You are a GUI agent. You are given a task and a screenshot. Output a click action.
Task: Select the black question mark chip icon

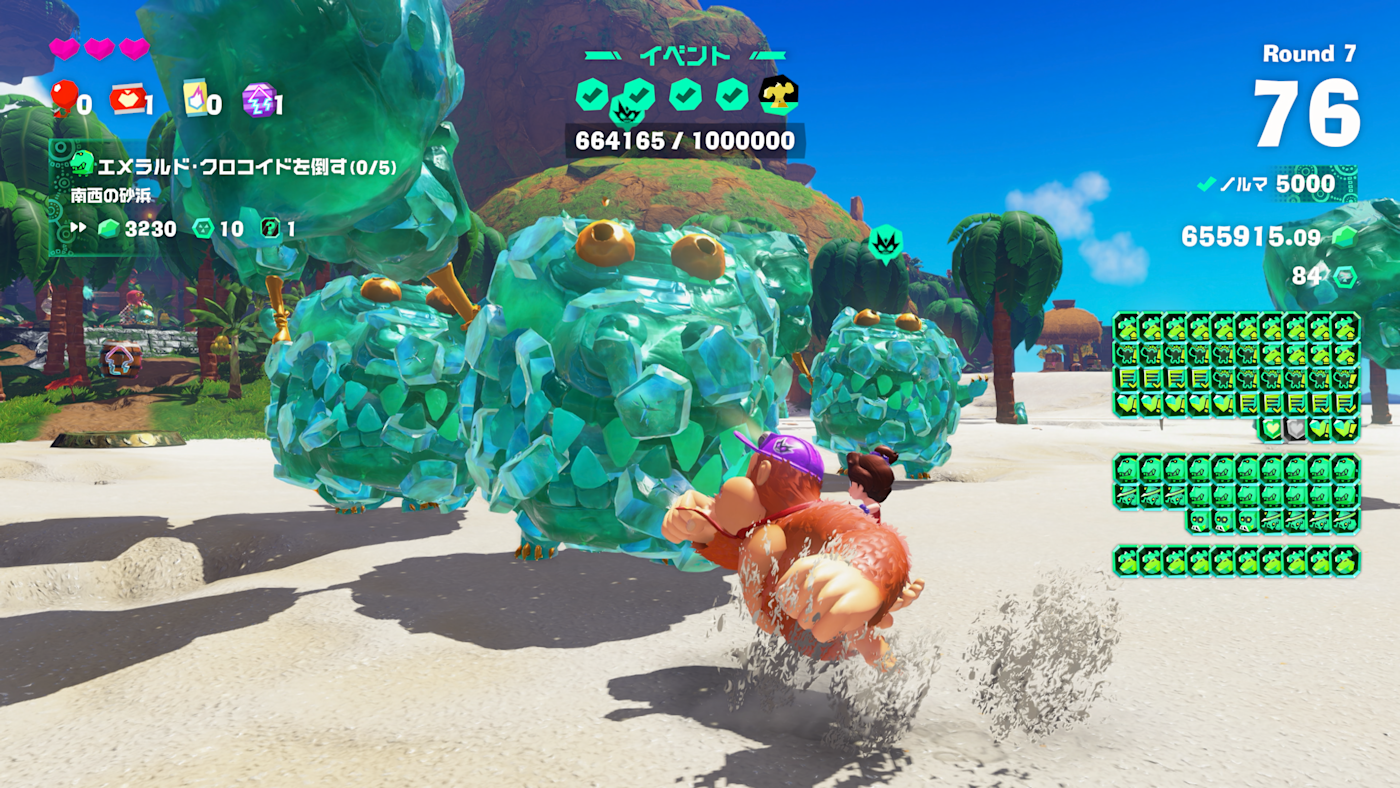[270, 228]
